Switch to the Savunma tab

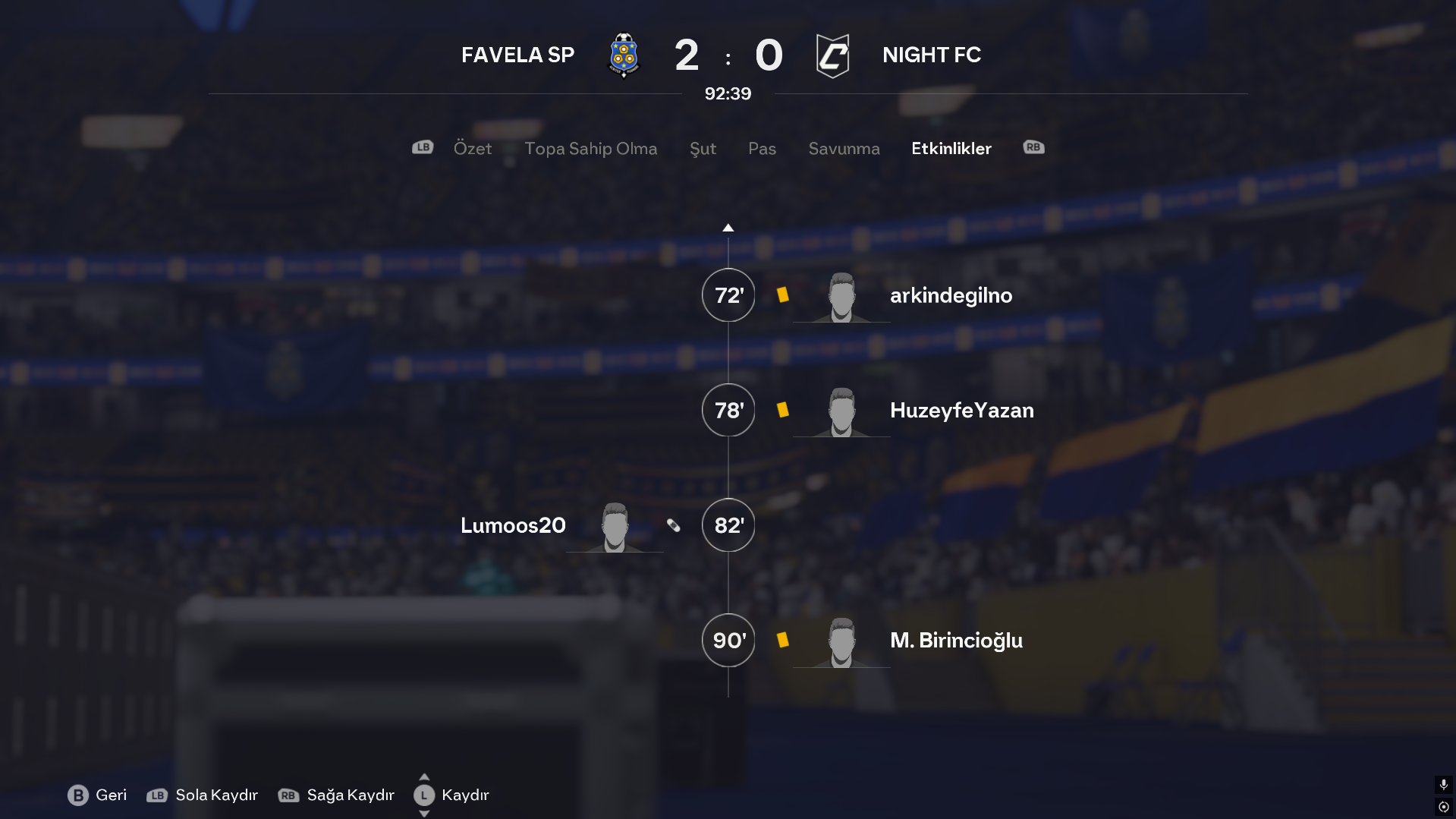pos(844,149)
